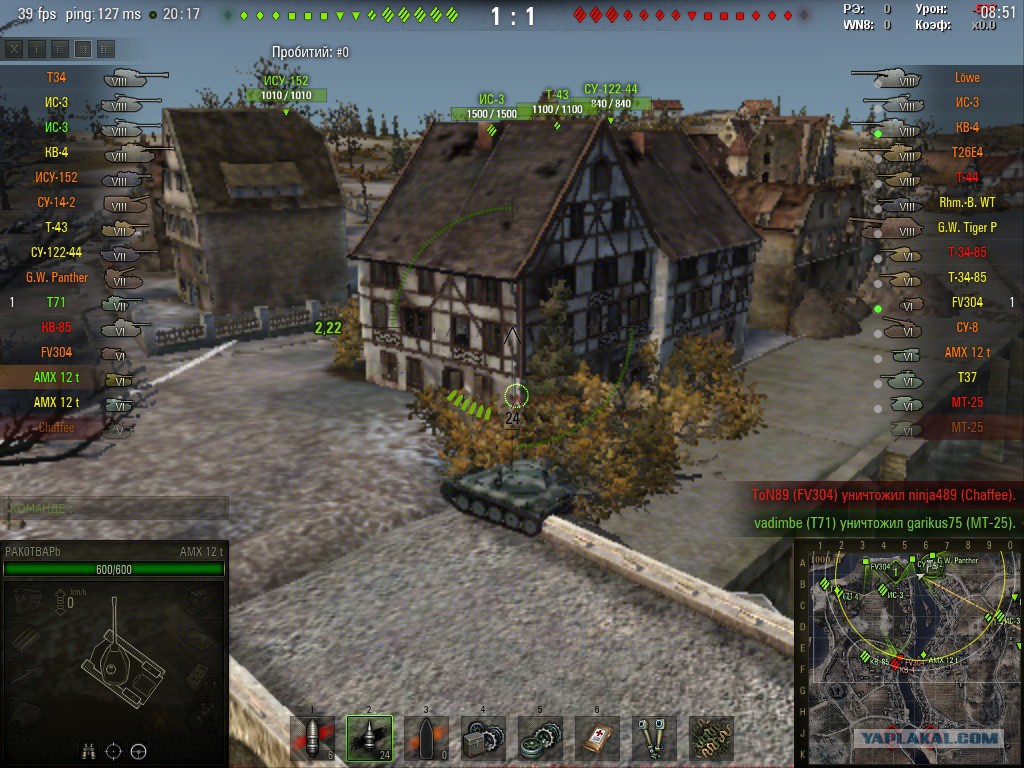Hide the player list with the X button
Image resolution: width=1024 pixels, height=768 pixels.
(13, 48)
